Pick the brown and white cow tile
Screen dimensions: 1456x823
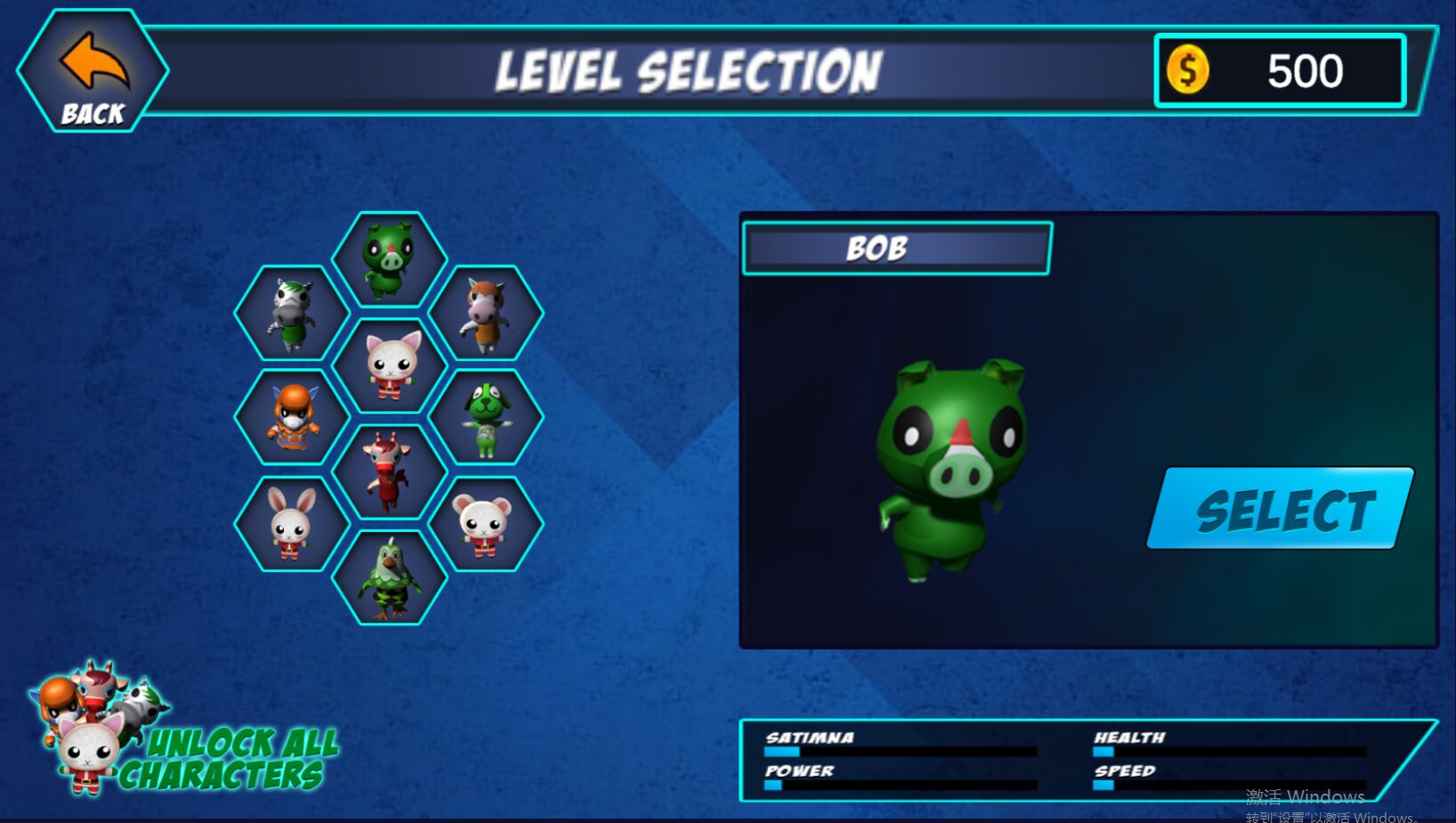pyautogui.click(x=486, y=313)
